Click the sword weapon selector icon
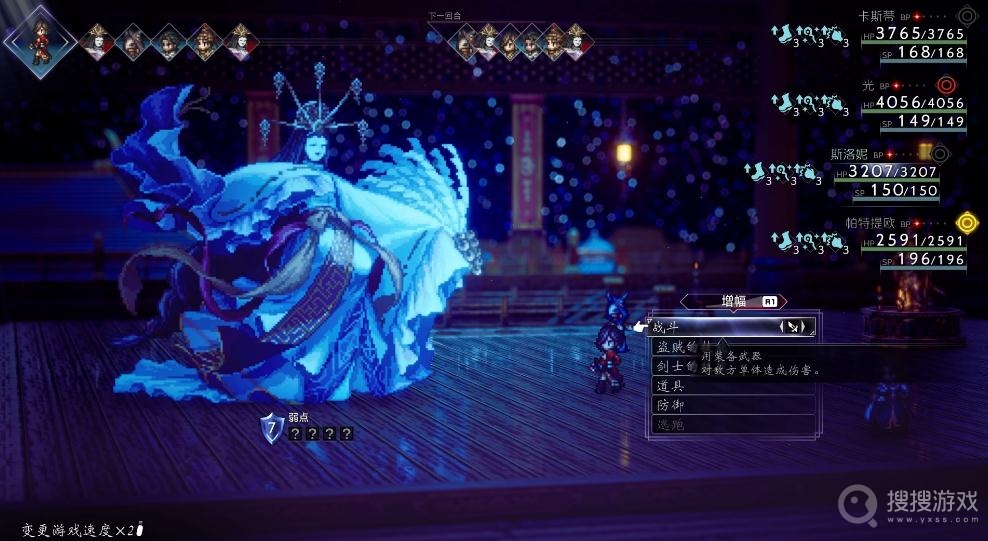 792,326
